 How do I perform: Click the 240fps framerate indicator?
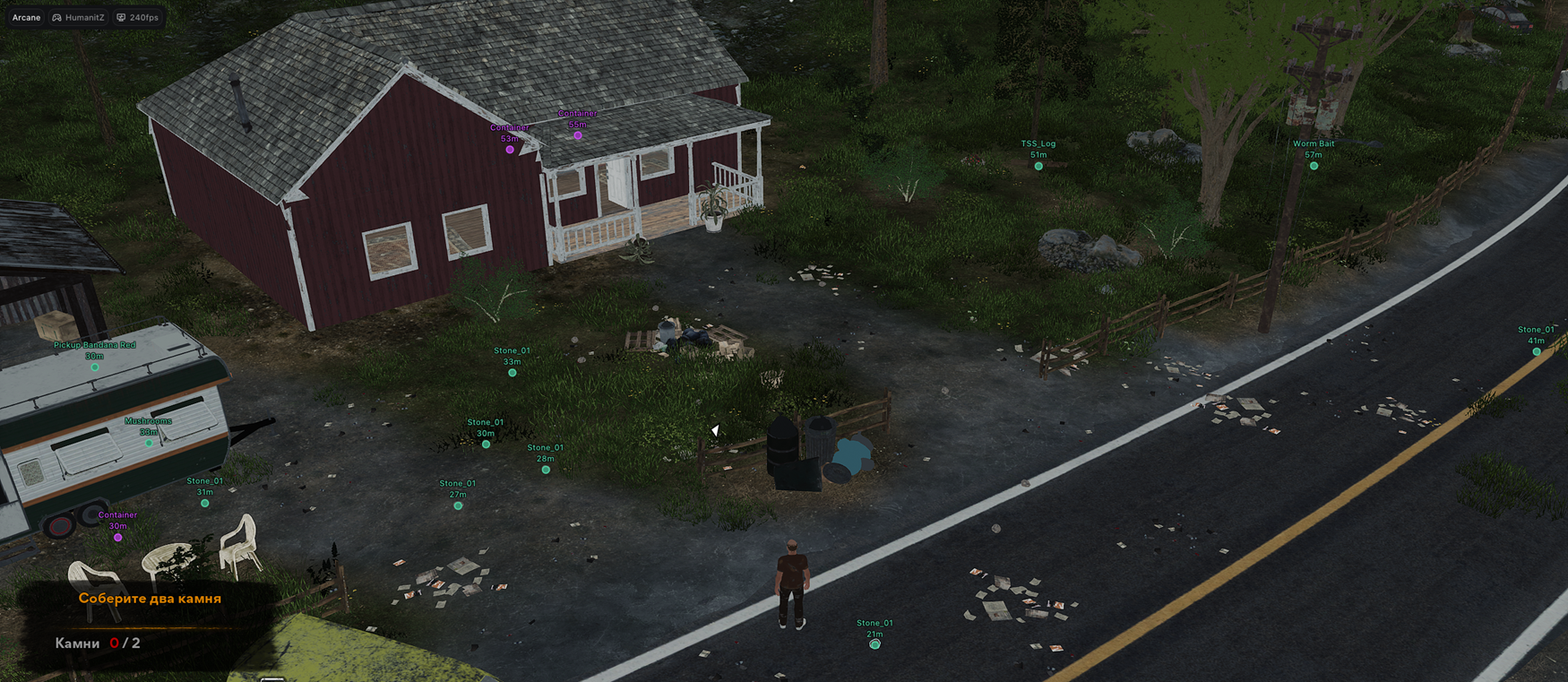pos(143,17)
